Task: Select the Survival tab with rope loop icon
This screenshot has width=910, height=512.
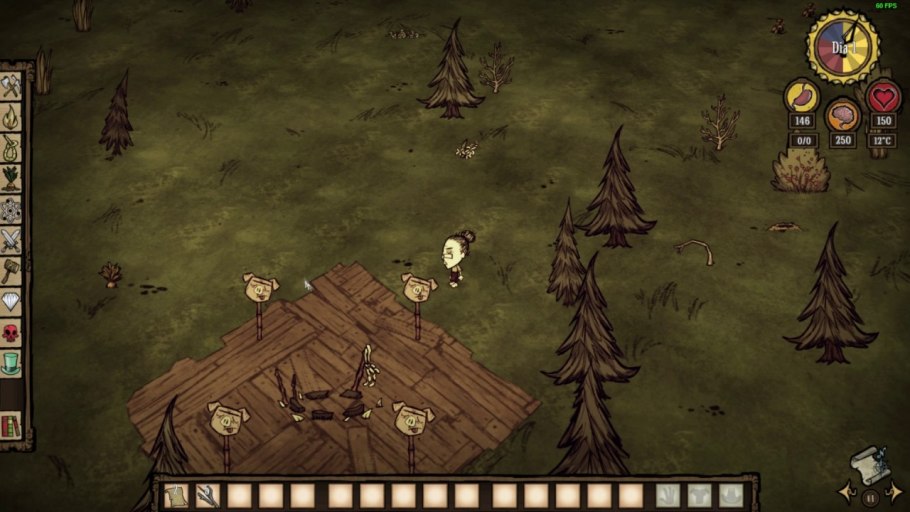Action: point(11,149)
